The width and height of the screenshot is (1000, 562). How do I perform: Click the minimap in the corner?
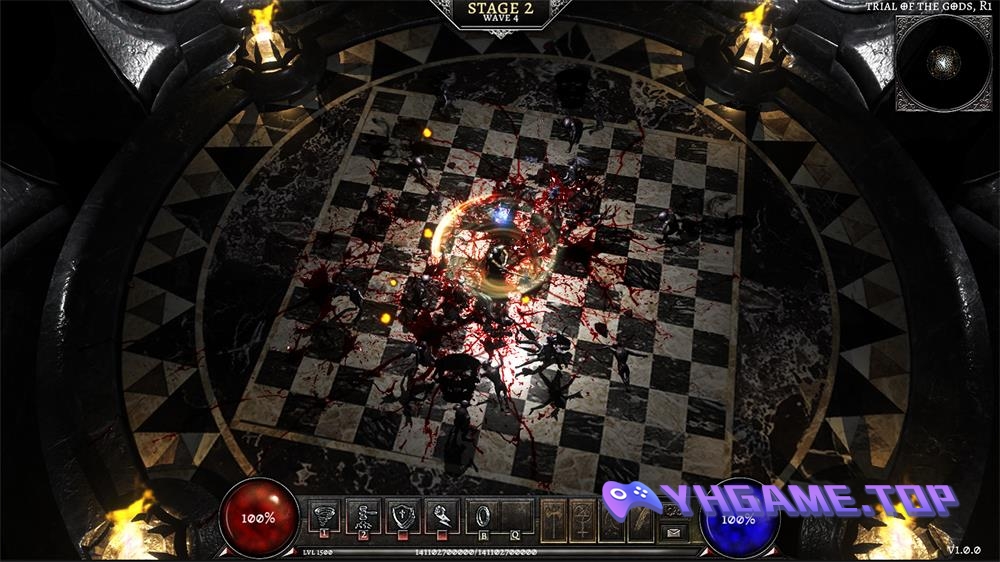point(941,62)
